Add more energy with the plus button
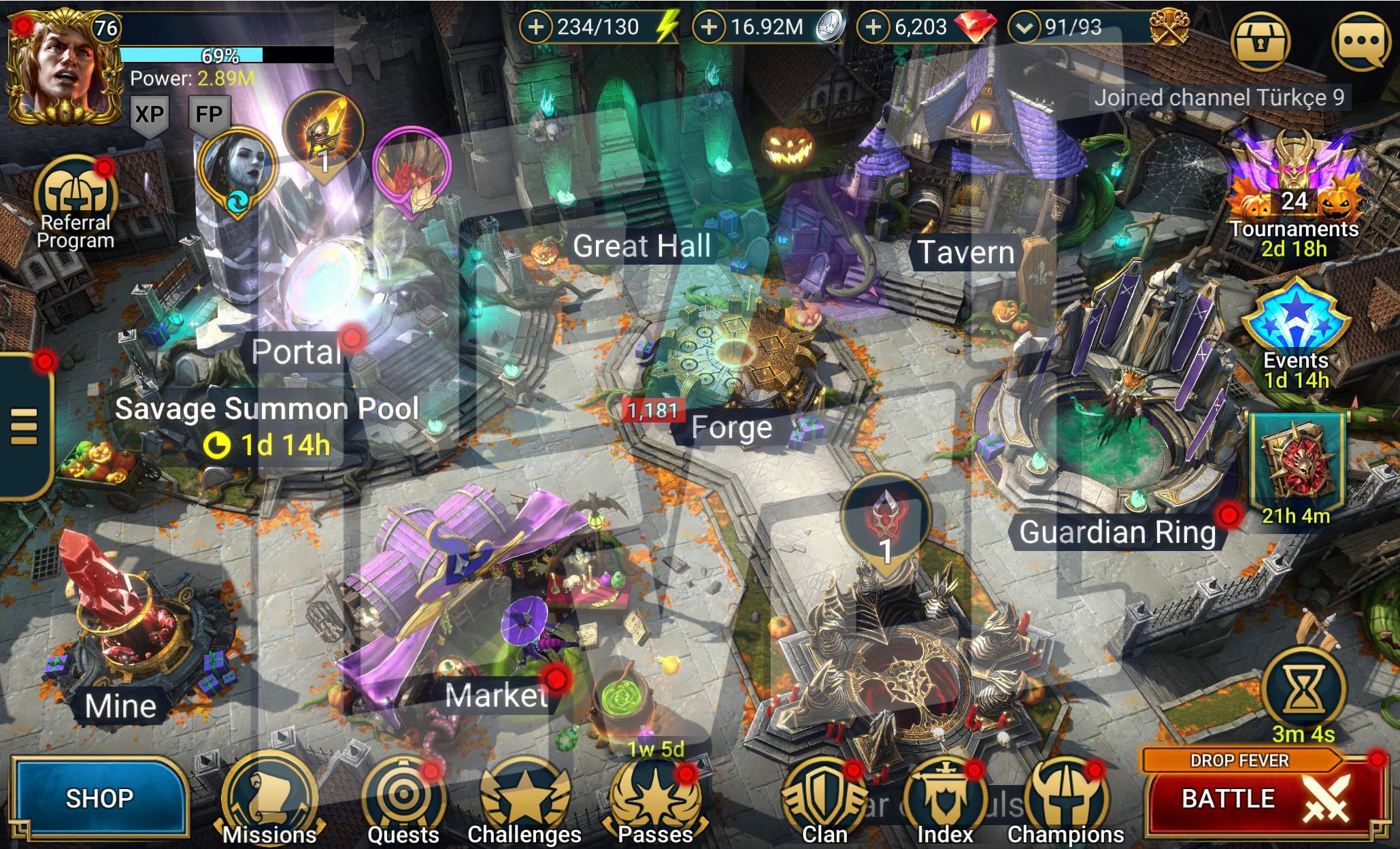 [x=536, y=27]
